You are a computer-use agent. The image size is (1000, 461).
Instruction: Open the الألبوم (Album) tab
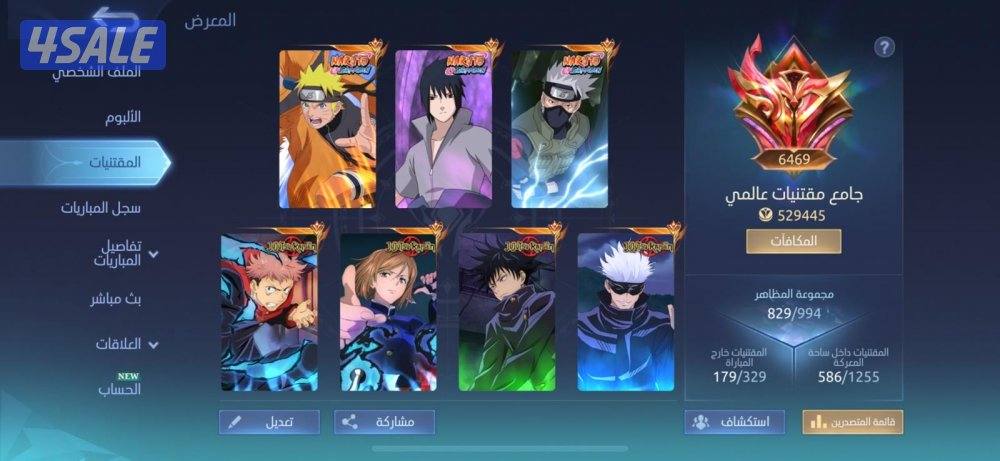[122, 117]
